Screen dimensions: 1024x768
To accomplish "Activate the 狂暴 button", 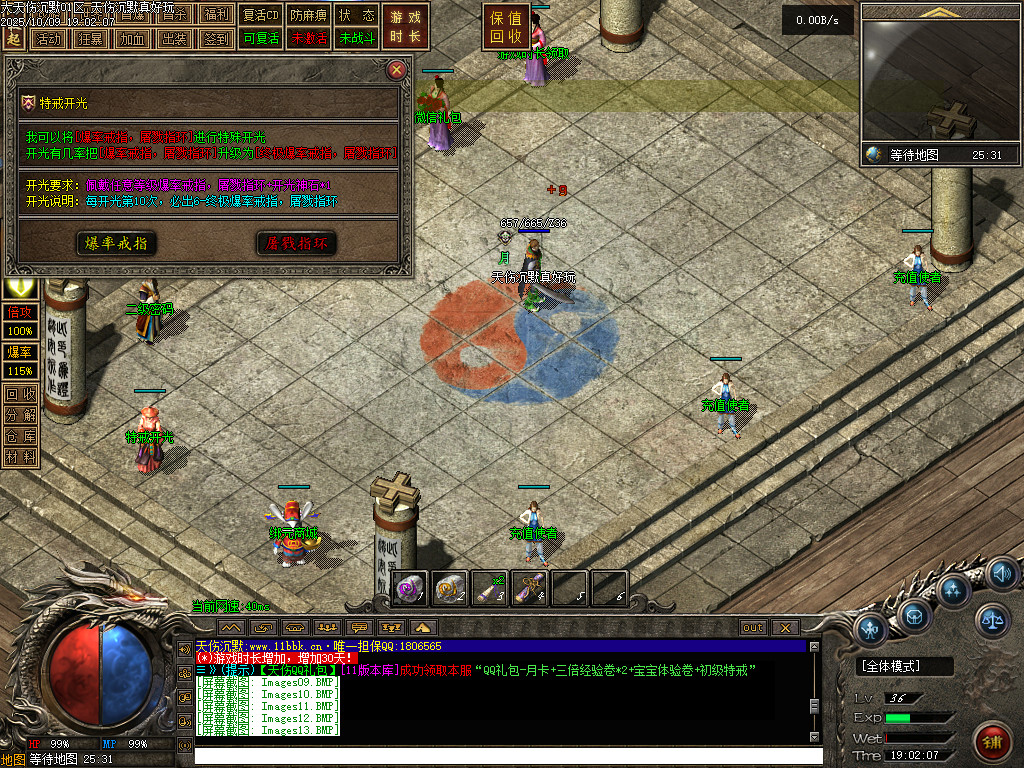I will pos(89,39).
